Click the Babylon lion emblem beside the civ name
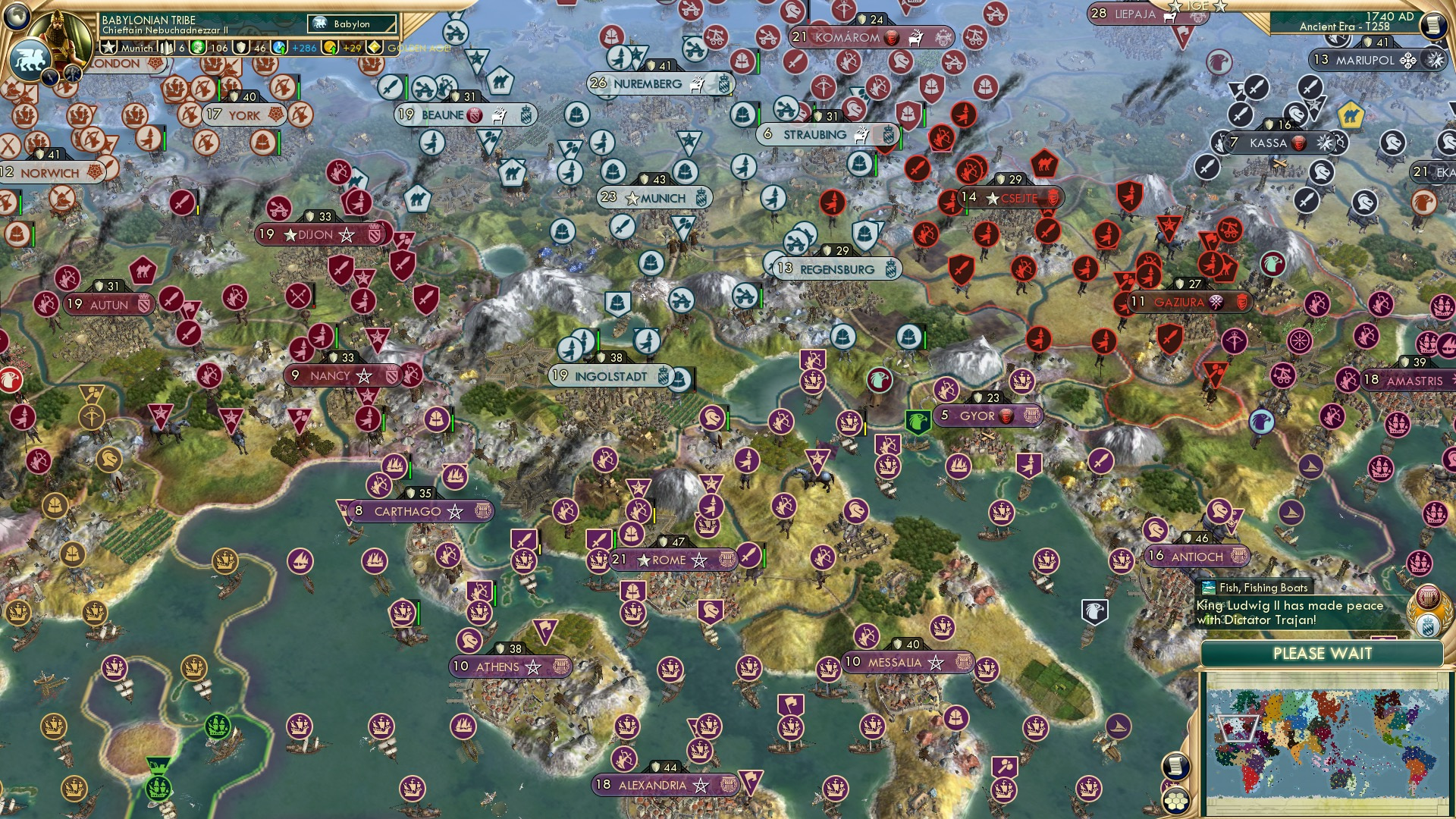 click(x=321, y=24)
